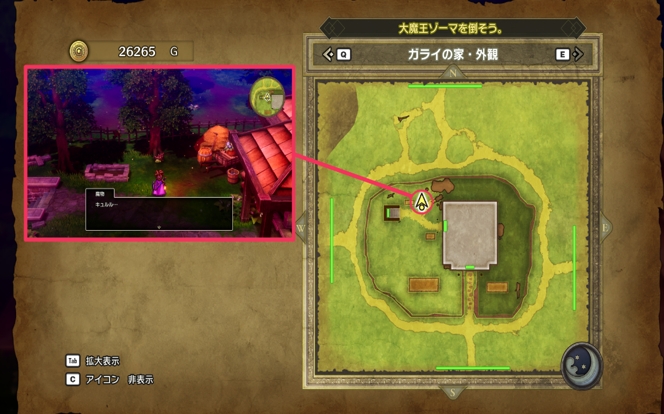Screen dimensions: 664x414
Task: Toggle the アイコン 非表示 icon visibility option
Action: tap(111, 380)
